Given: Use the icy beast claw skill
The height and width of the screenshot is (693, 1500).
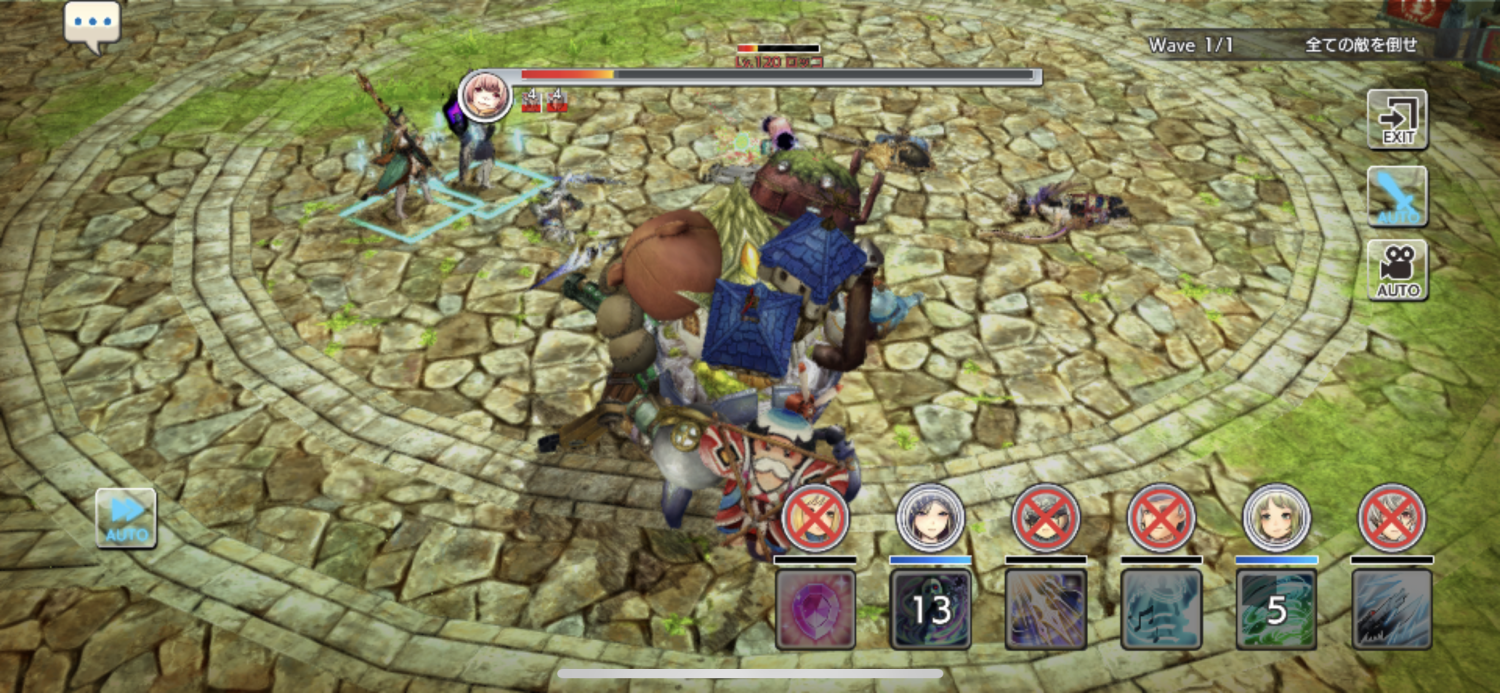Looking at the screenshot, I should tap(1392, 609).
